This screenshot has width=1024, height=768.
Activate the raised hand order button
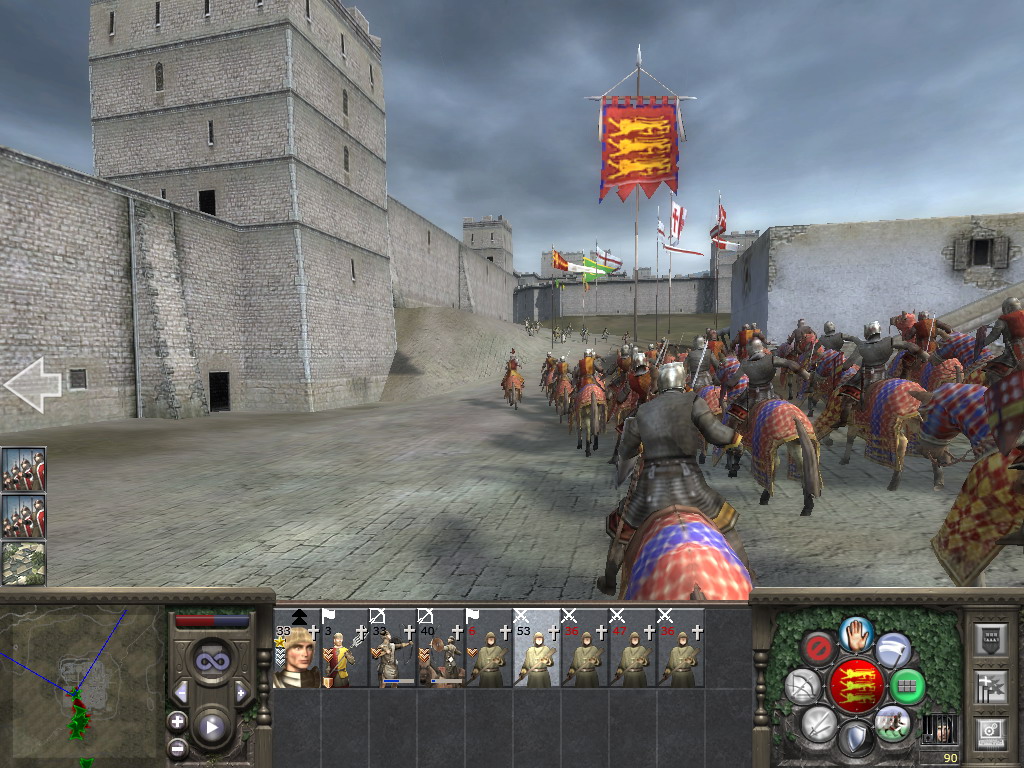click(x=856, y=633)
